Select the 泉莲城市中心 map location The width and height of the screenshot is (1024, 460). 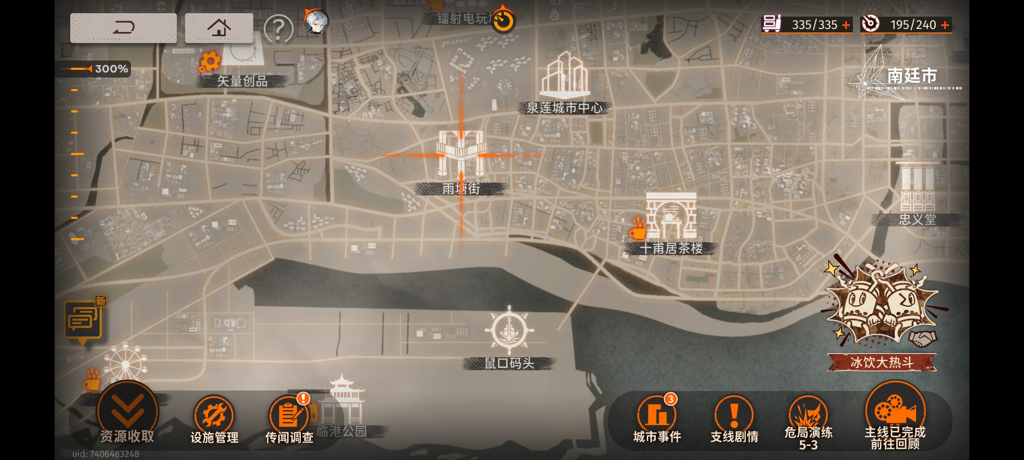tap(564, 81)
